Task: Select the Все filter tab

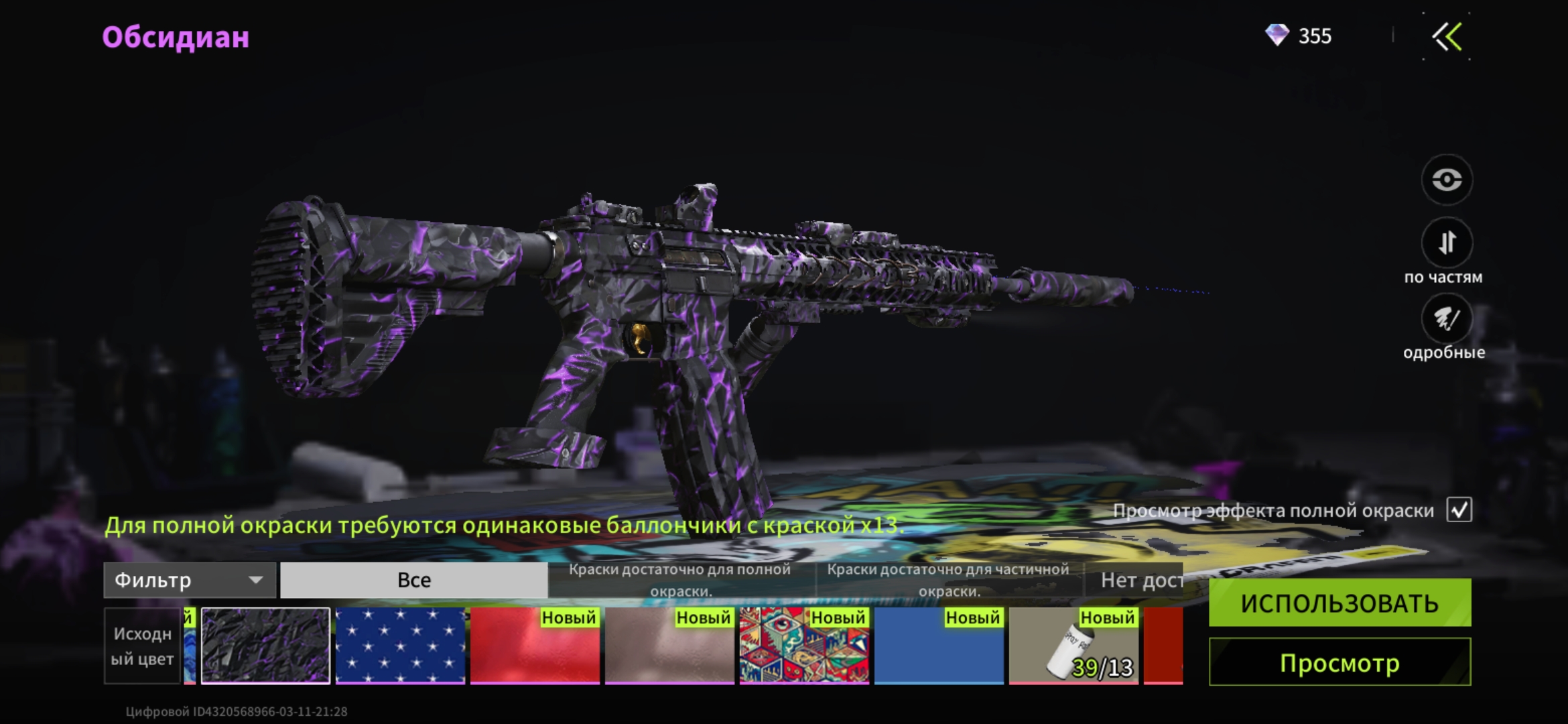Action: pyautogui.click(x=413, y=580)
